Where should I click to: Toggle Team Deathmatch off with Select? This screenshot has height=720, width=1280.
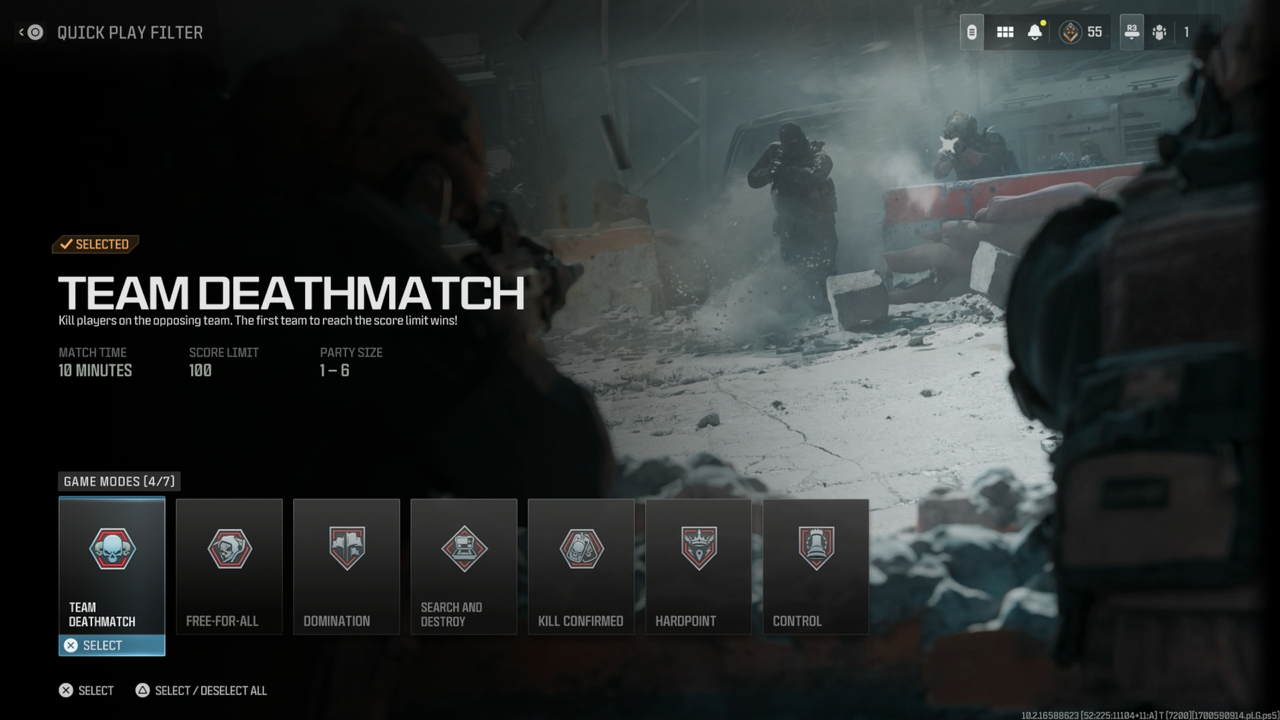click(x=111, y=645)
